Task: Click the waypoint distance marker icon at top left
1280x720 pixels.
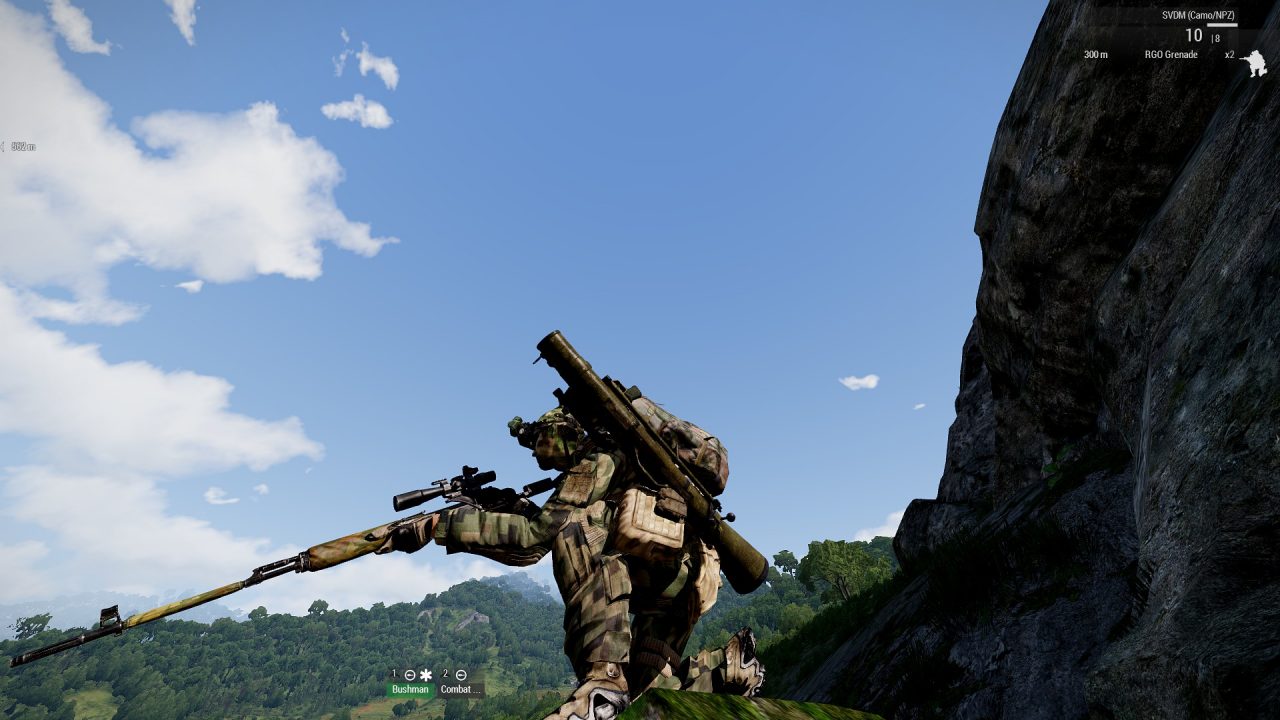Action: pos(4,147)
